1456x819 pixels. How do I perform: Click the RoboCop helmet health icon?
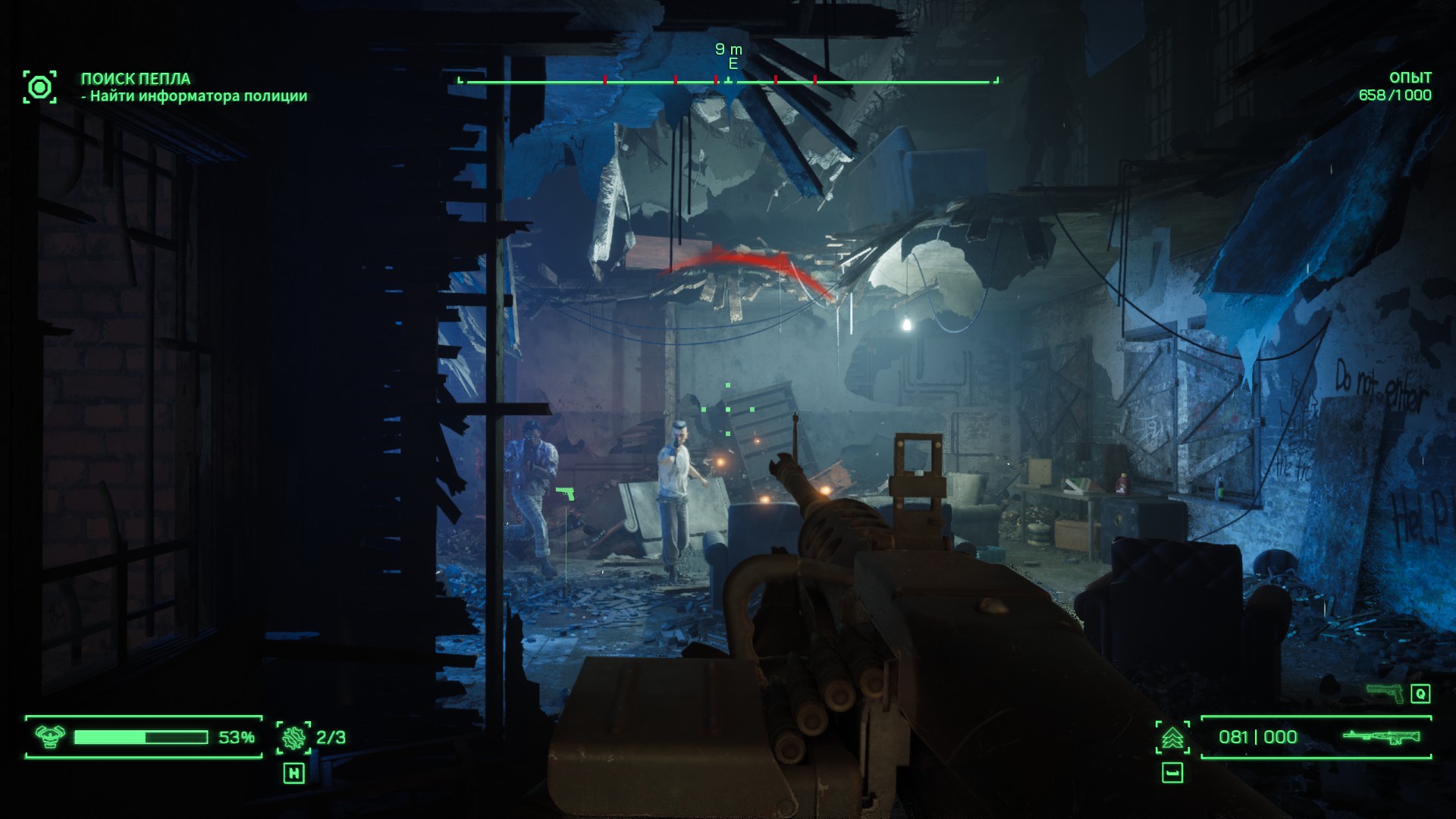[51, 736]
